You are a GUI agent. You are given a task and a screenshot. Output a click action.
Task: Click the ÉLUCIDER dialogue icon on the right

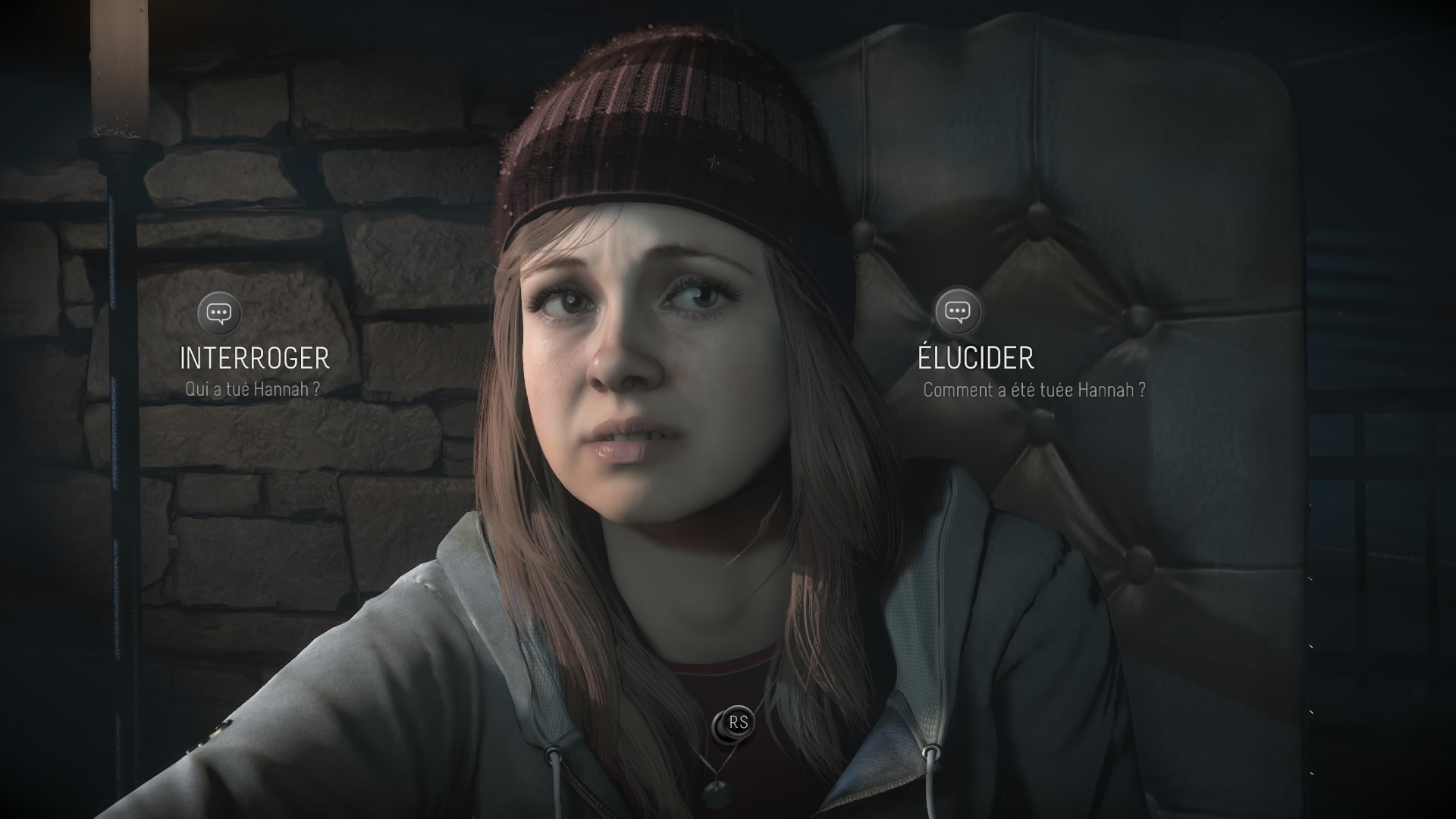[959, 312]
